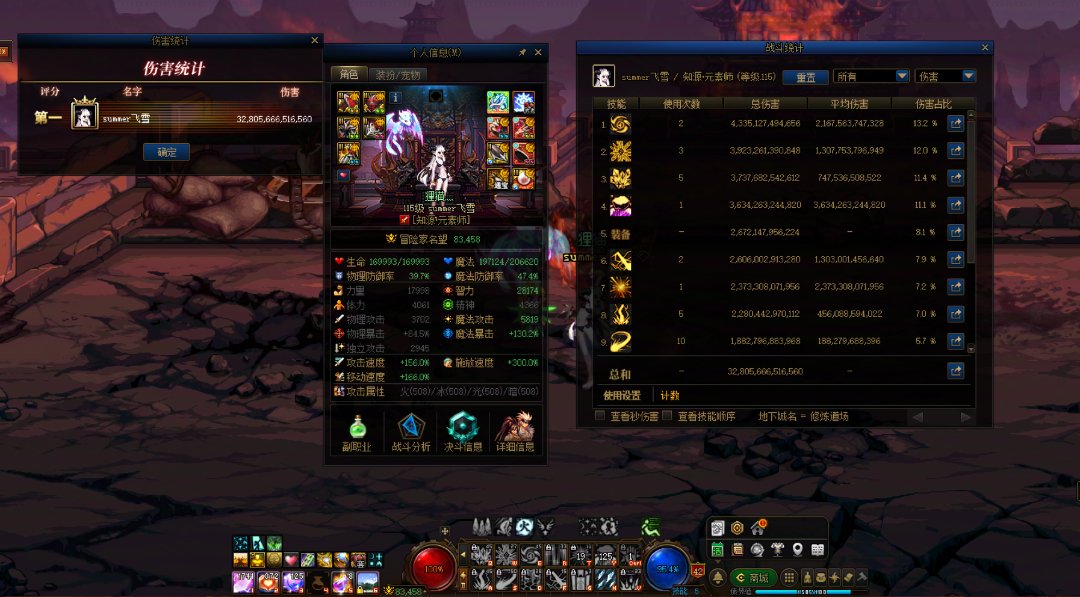Close the 个人信息 character info panel
This screenshot has height=597, width=1080.
coord(538,52)
